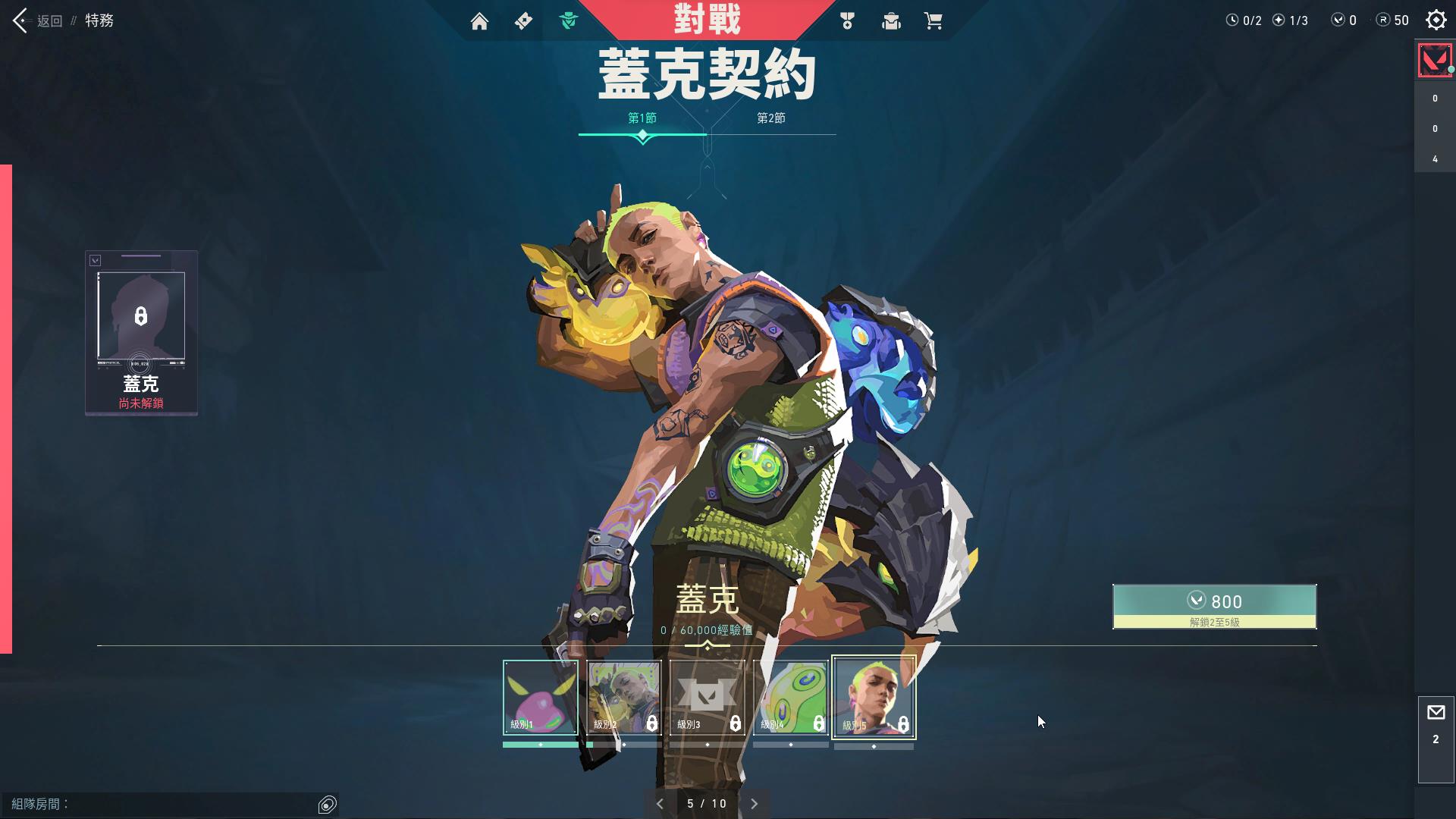Open the settings gear icon
This screenshot has height=819, width=1456.
(1436, 20)
